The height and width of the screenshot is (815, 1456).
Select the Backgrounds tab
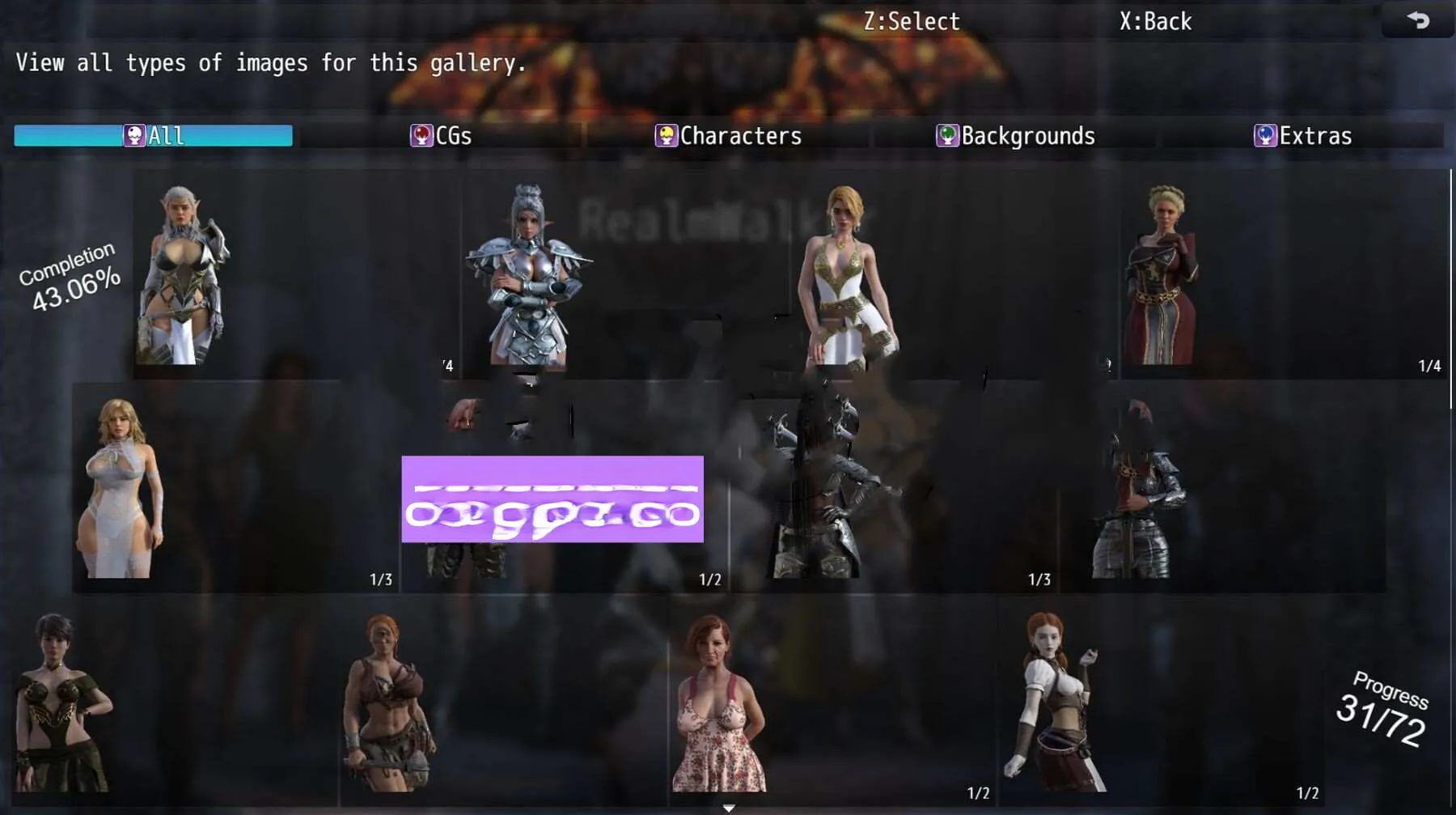click(x=1015, y=135)
